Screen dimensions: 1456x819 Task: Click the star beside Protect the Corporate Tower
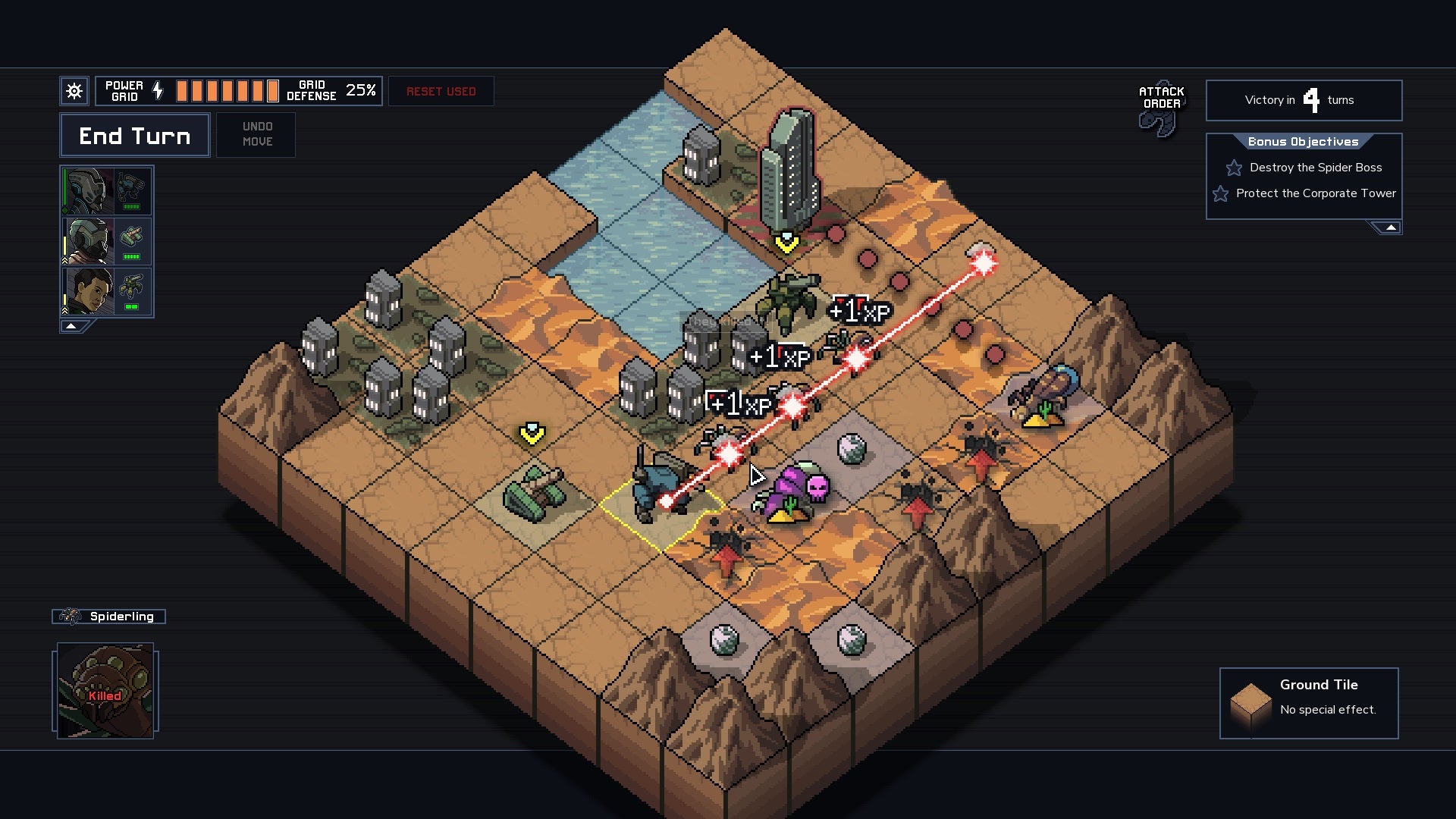[1219, 194]
